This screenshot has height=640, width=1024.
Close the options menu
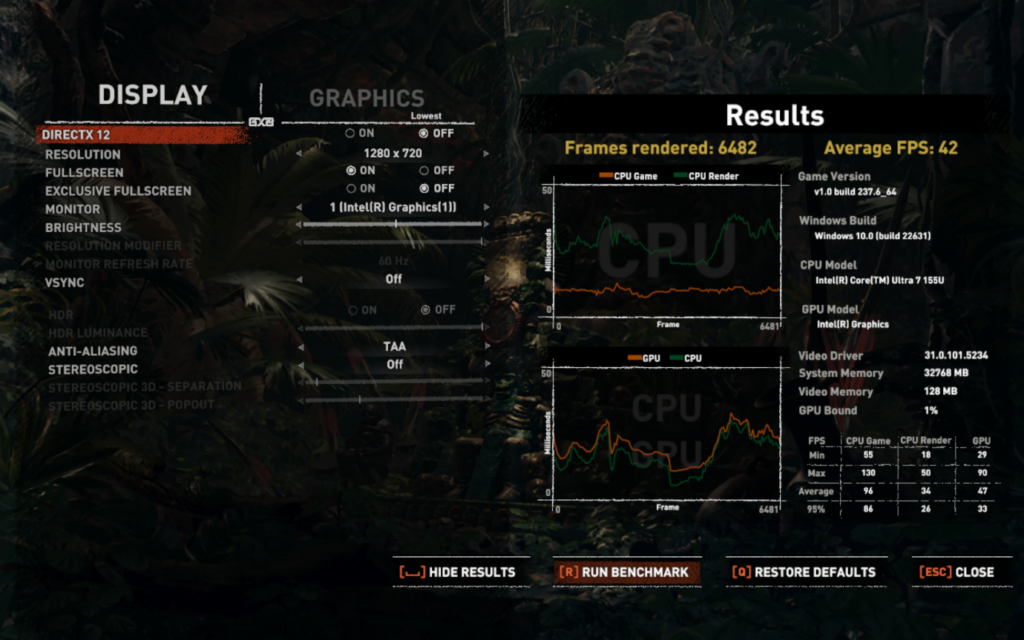957,572
